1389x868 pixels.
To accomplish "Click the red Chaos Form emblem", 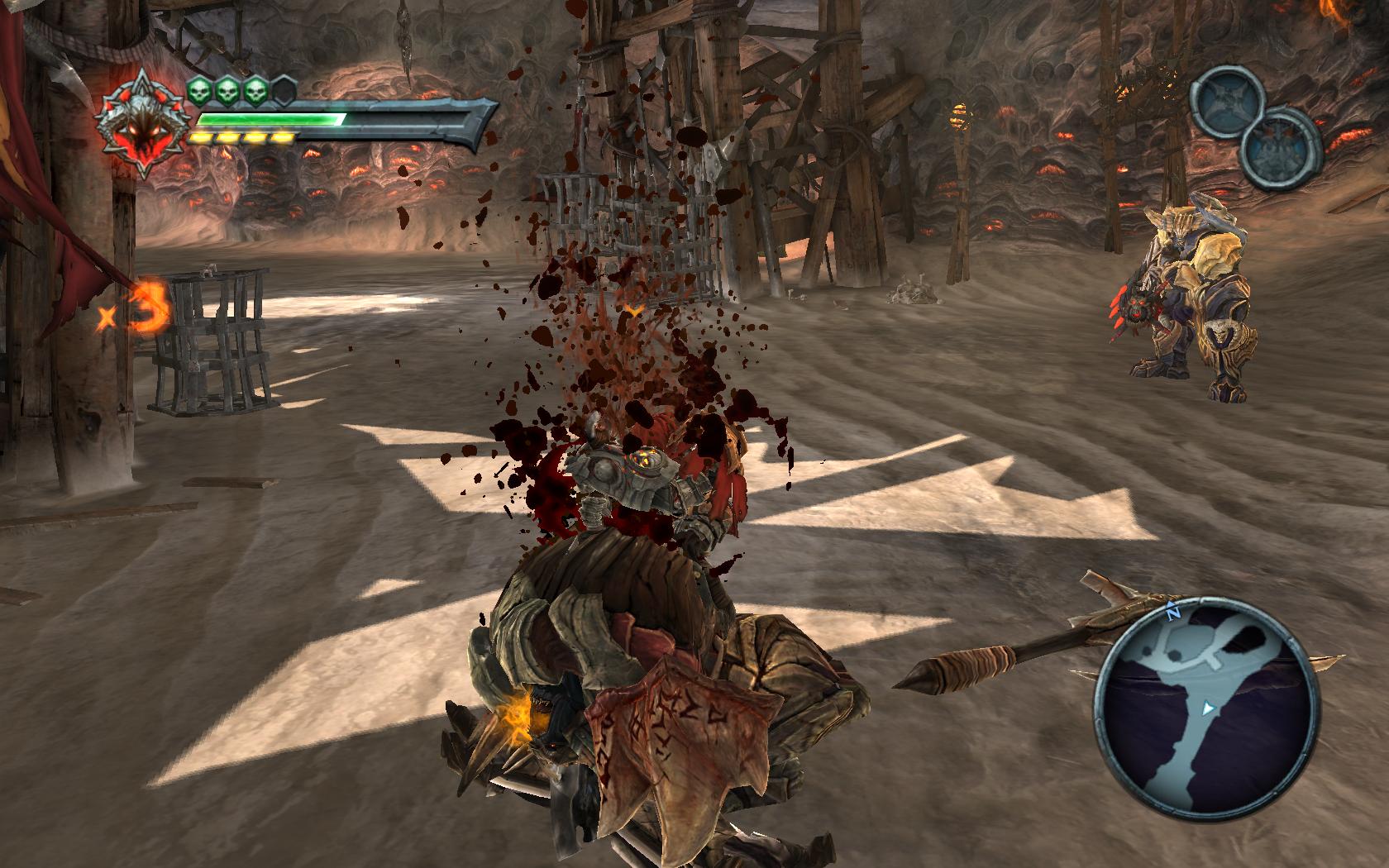I will (x=135, y=124).
